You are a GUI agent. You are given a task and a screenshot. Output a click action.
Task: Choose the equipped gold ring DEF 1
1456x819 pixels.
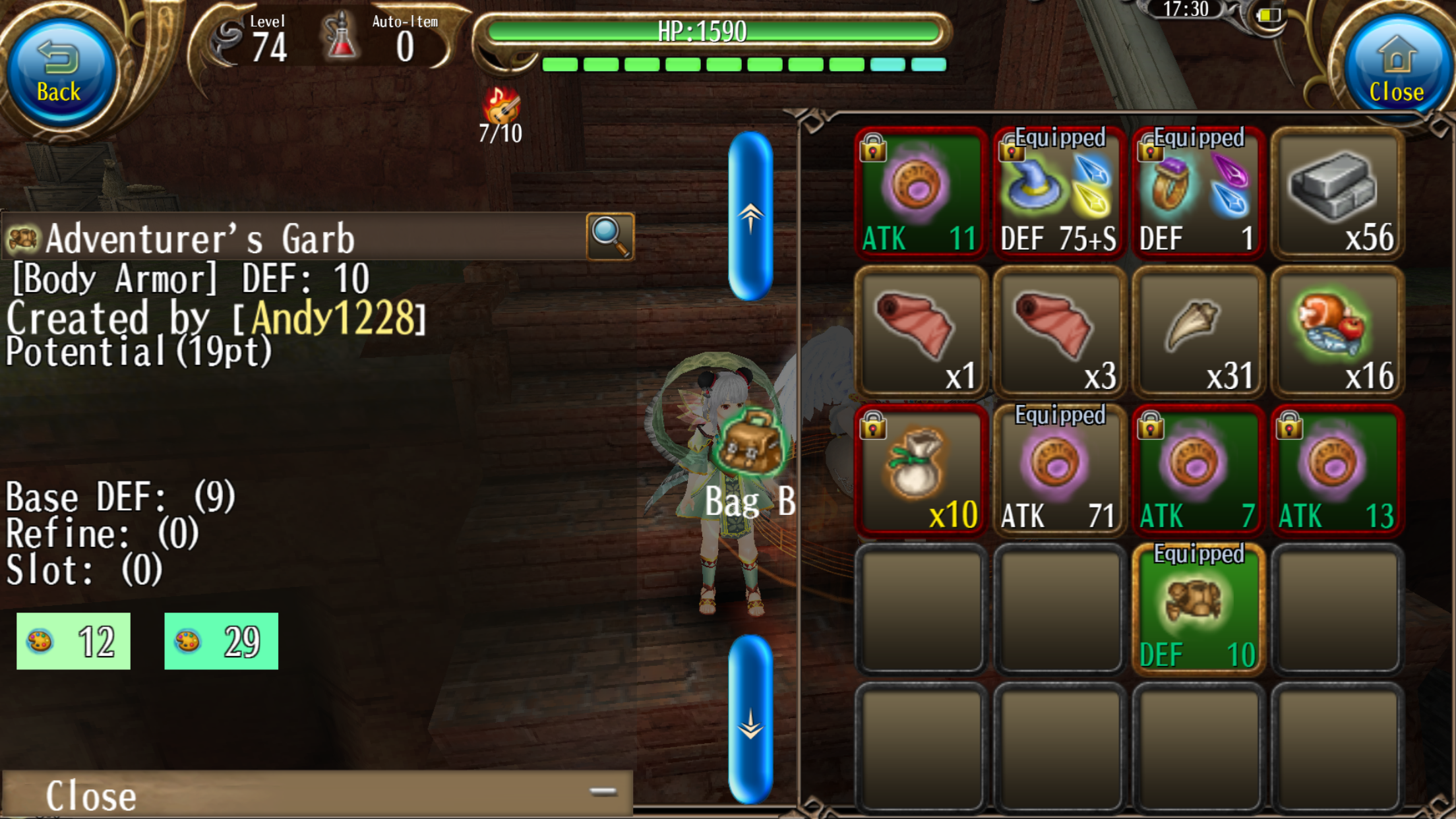click(x=1198, y=193)
